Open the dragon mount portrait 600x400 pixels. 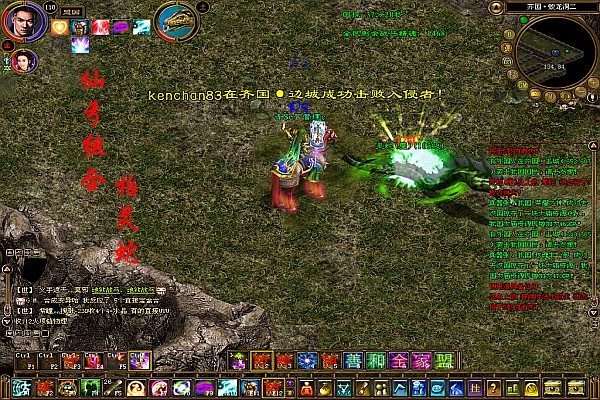click(175, 20)
